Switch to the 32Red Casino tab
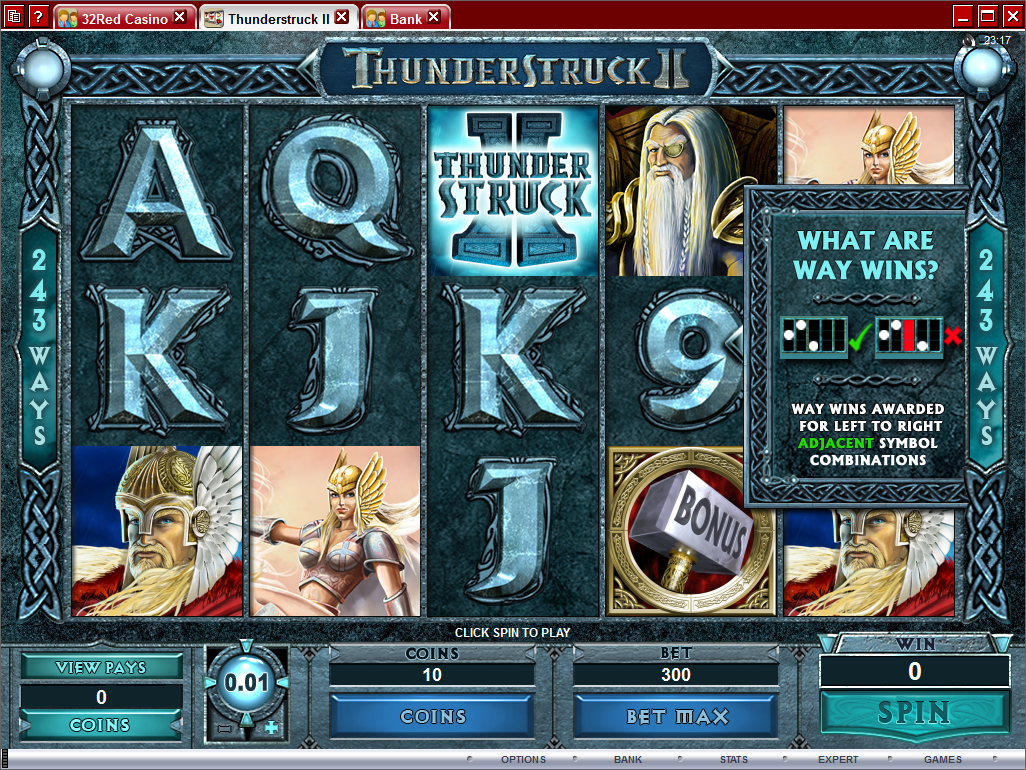The width and height of the screenshot is (1026, 770). point(113,18)
